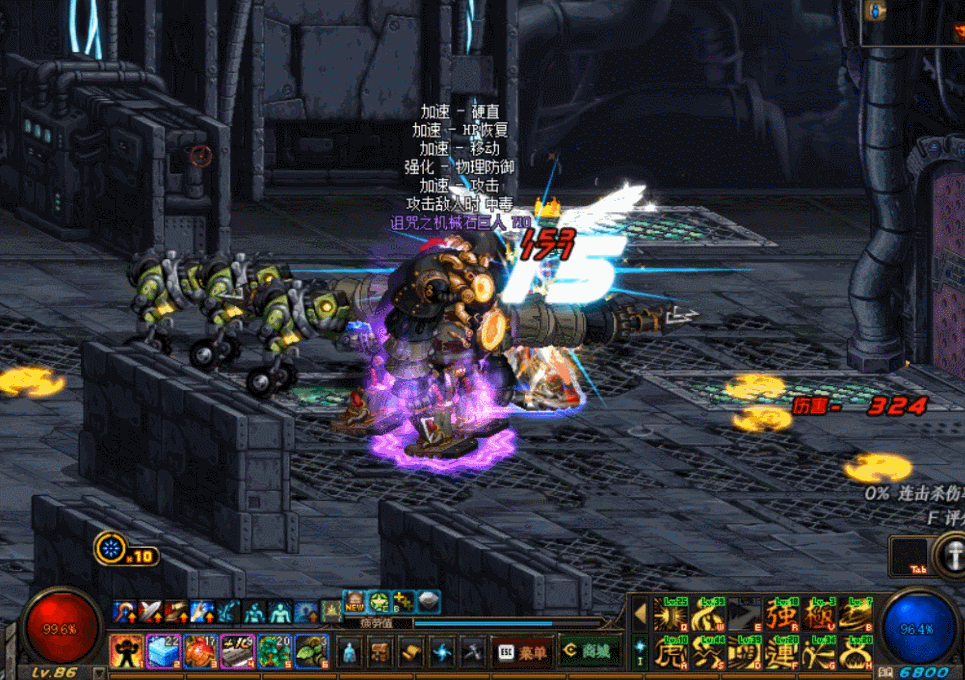This screenshot has width=965, height=680.
Task: Activate the 強 skill on hotkey R
Action: pyautogui.click(x=781, y=614)
